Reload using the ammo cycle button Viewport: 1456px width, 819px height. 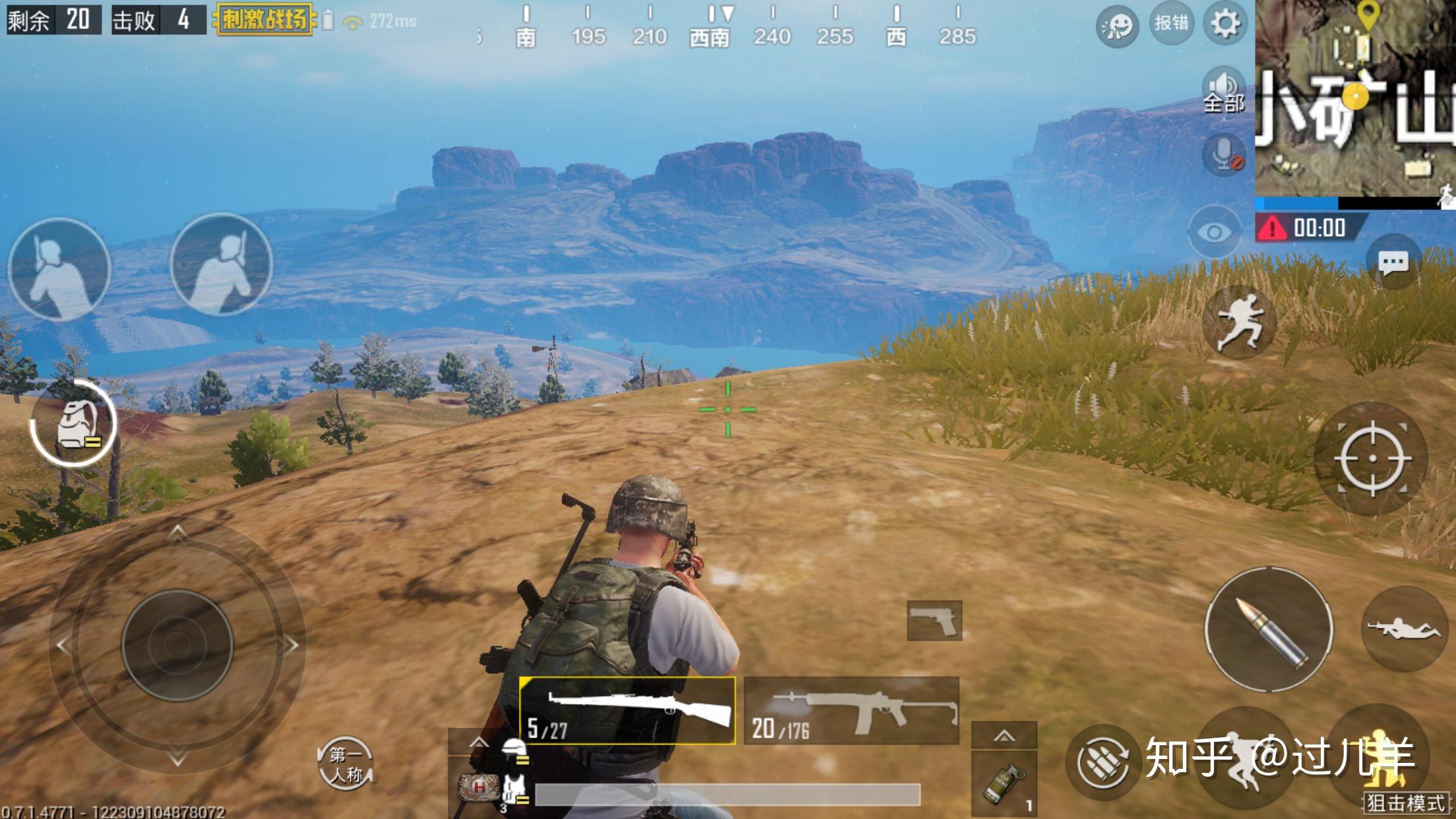[x=1102, y=762]
